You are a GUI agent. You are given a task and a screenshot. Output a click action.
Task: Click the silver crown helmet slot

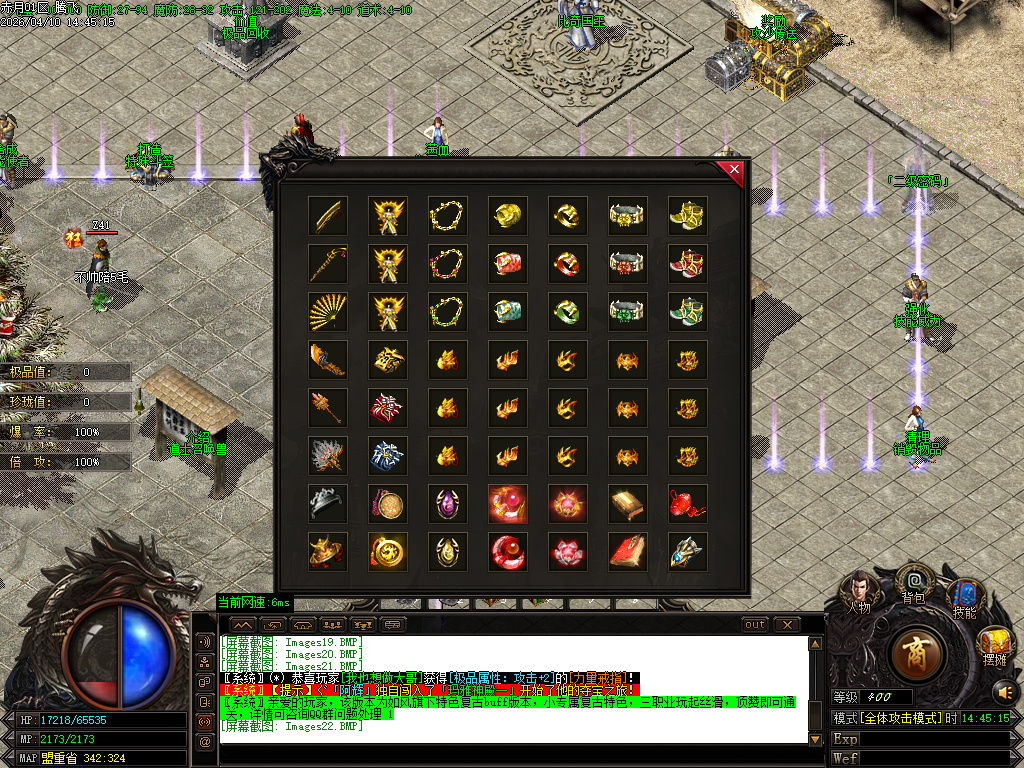327,503
